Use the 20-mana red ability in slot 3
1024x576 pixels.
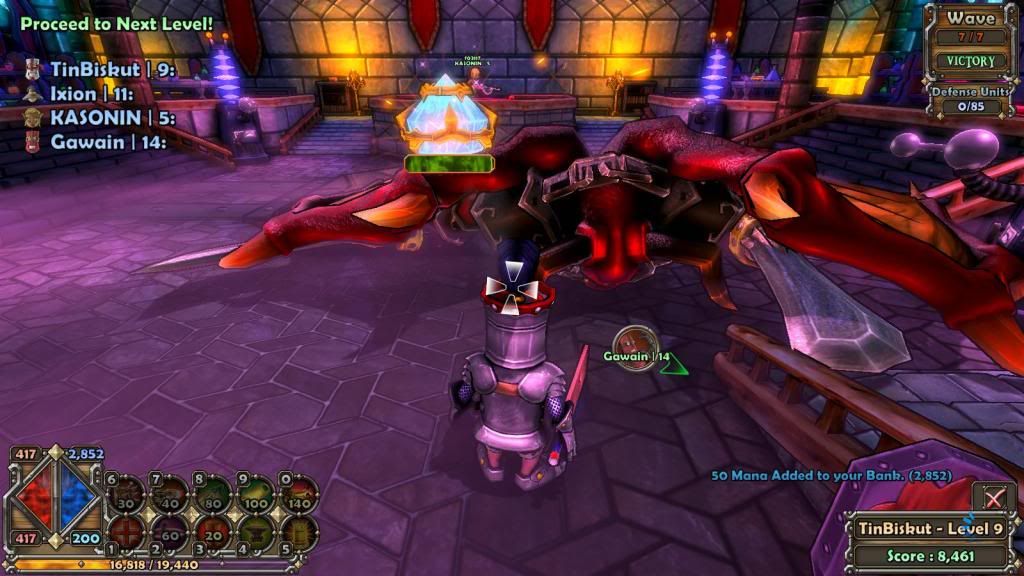[212, 531]
